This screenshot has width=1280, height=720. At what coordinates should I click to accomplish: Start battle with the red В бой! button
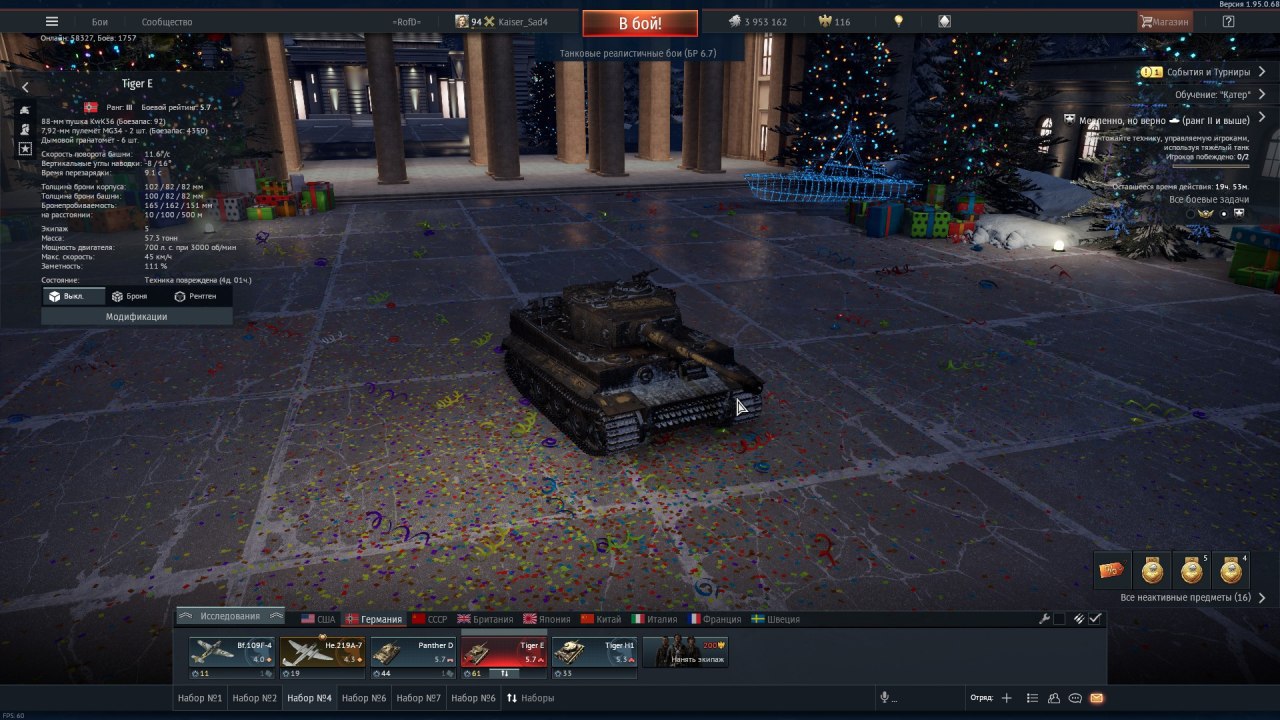tap(639, 23)
